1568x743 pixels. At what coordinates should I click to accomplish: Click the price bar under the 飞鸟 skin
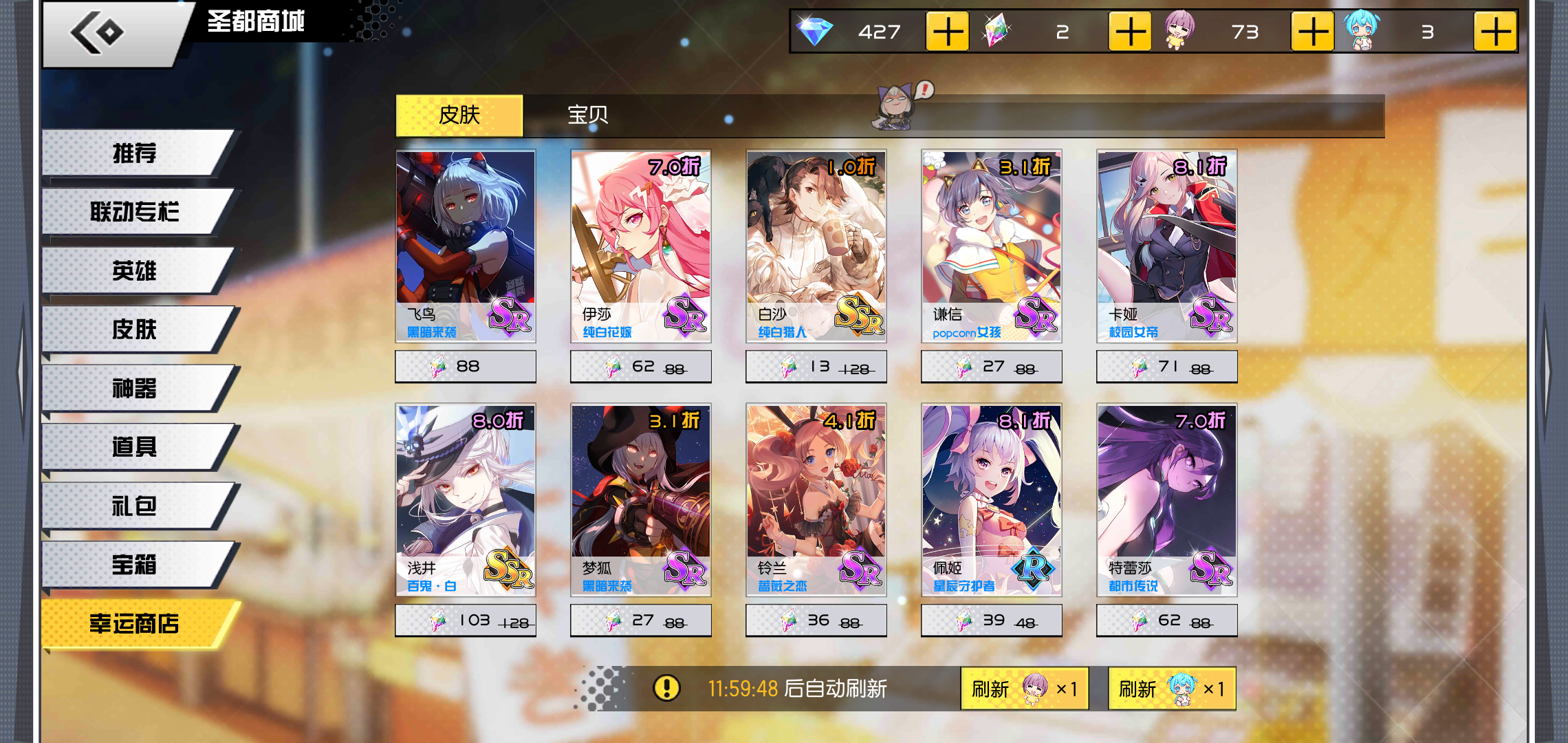466,366
